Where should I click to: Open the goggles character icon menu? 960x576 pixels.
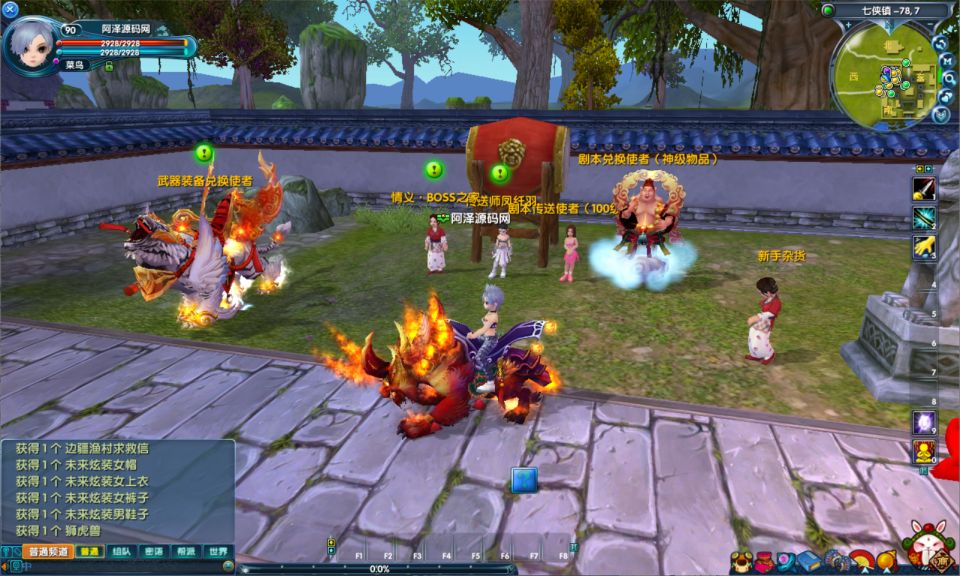tap(741, 562)
